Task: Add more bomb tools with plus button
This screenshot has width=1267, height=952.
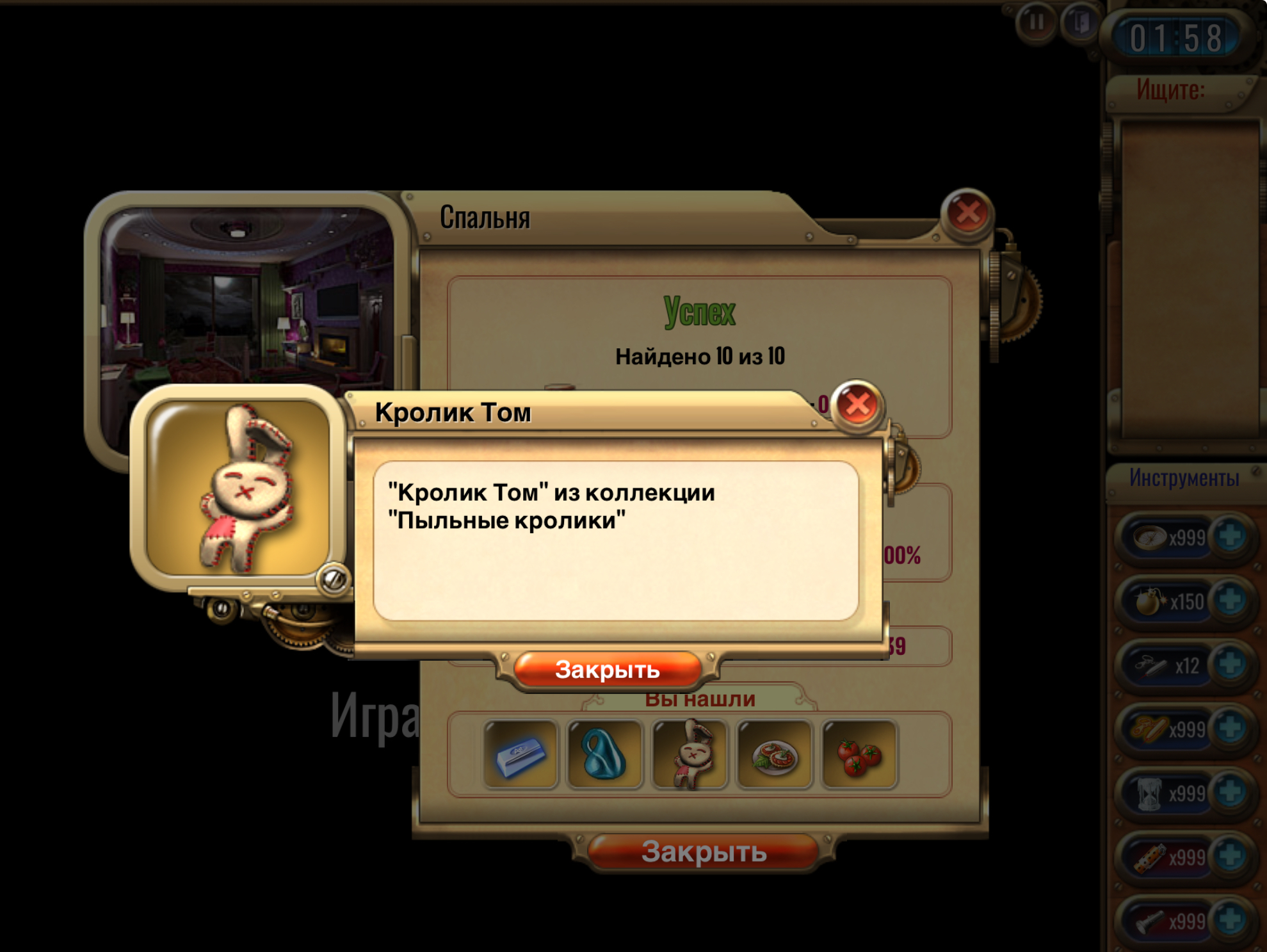Action: pyautogui.click(x=1230, y=601)
